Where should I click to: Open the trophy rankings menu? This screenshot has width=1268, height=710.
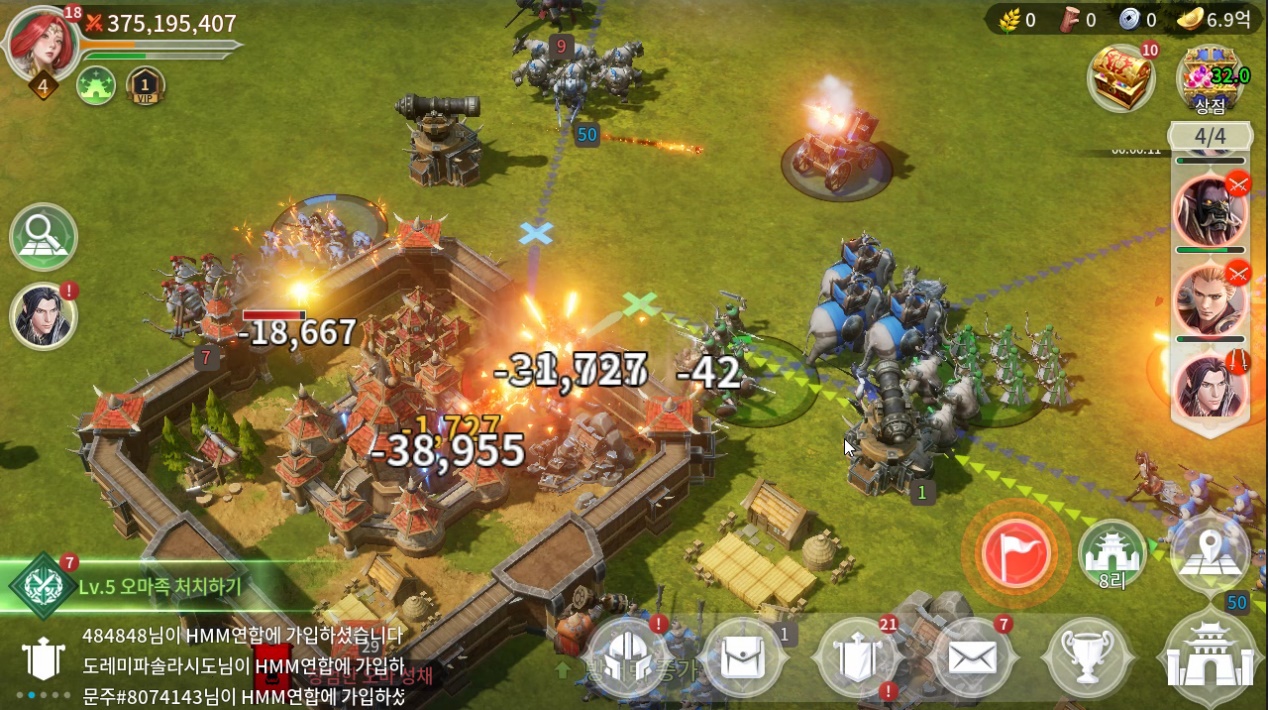[1086, 659]
